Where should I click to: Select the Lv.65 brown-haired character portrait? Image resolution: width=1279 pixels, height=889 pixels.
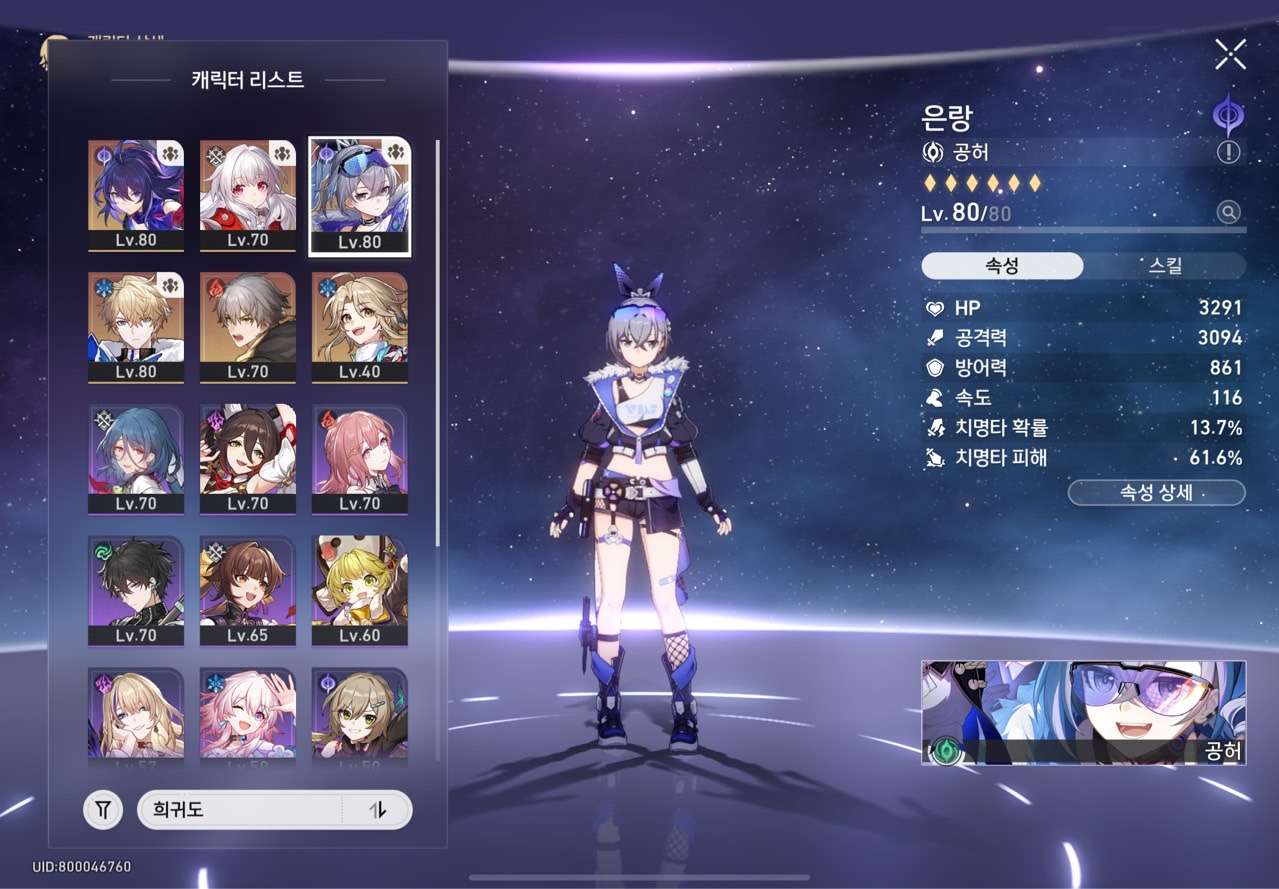tap(248, 591)
